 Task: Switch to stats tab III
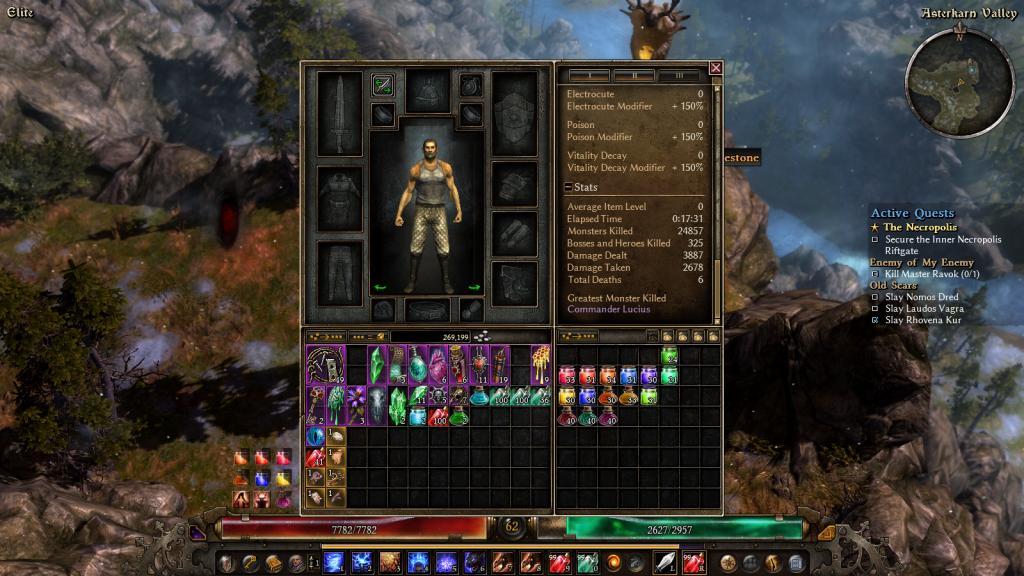(x=679, y=75)
